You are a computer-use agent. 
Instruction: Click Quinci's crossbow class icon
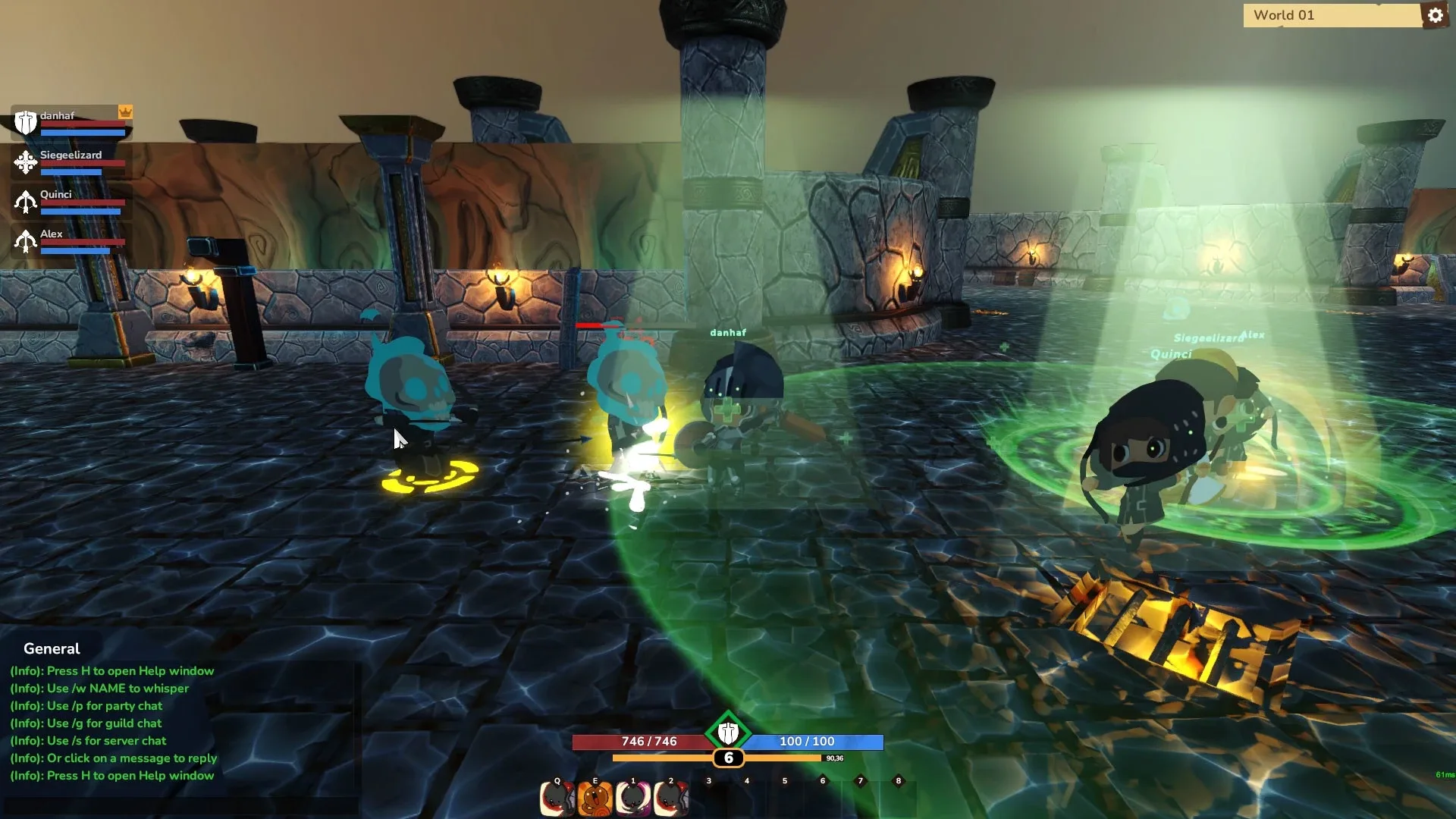pos(25,200)
